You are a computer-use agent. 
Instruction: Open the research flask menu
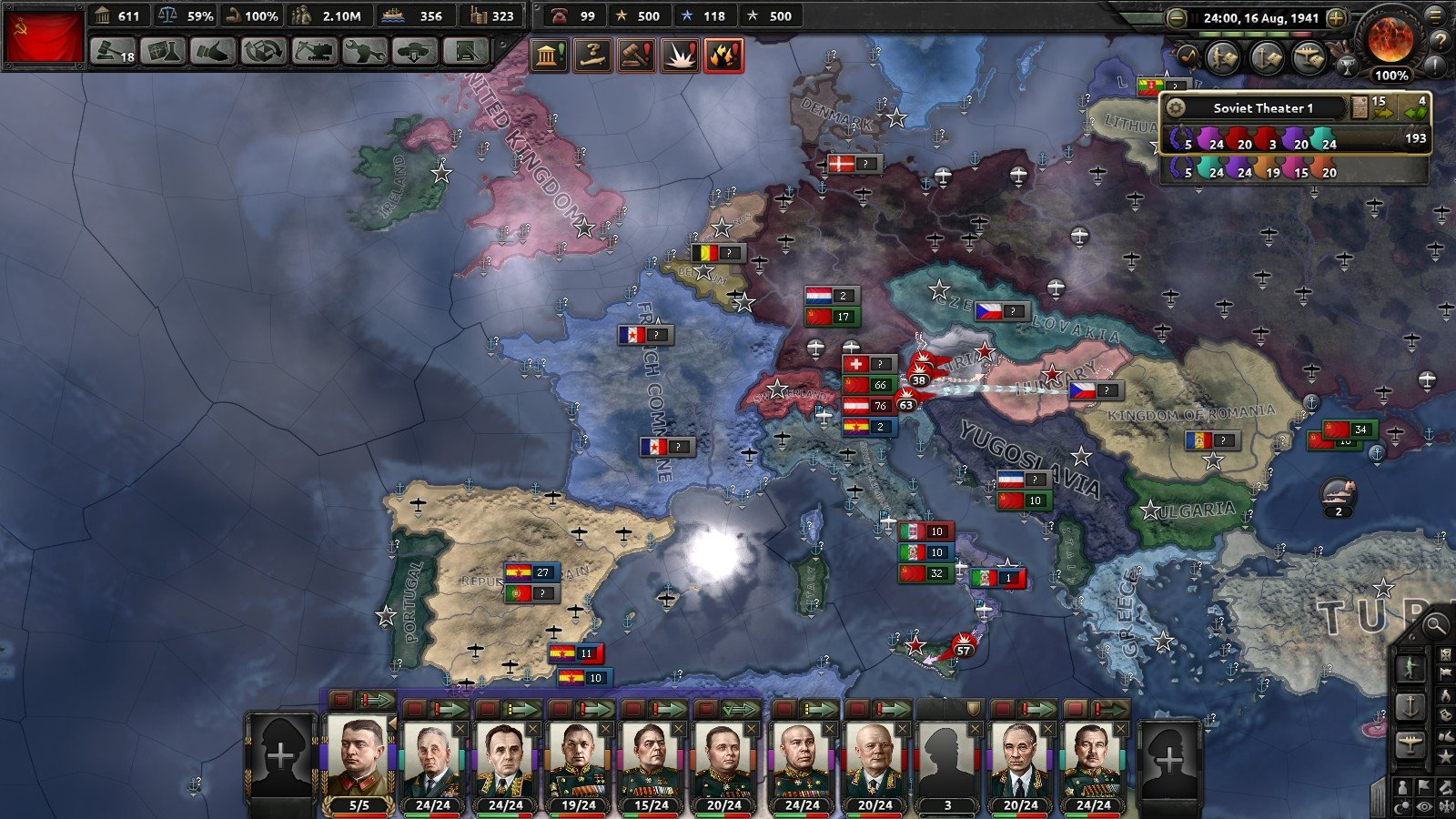pyautogui.click(x=163, y=51)
